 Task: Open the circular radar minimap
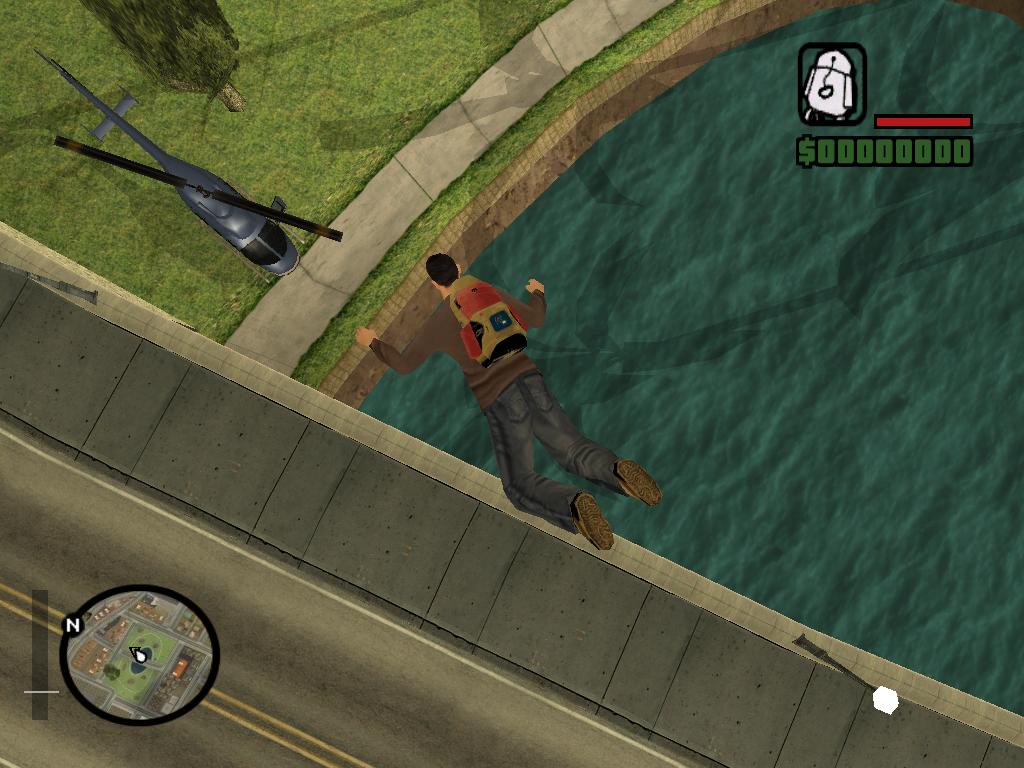coord(139,654)
